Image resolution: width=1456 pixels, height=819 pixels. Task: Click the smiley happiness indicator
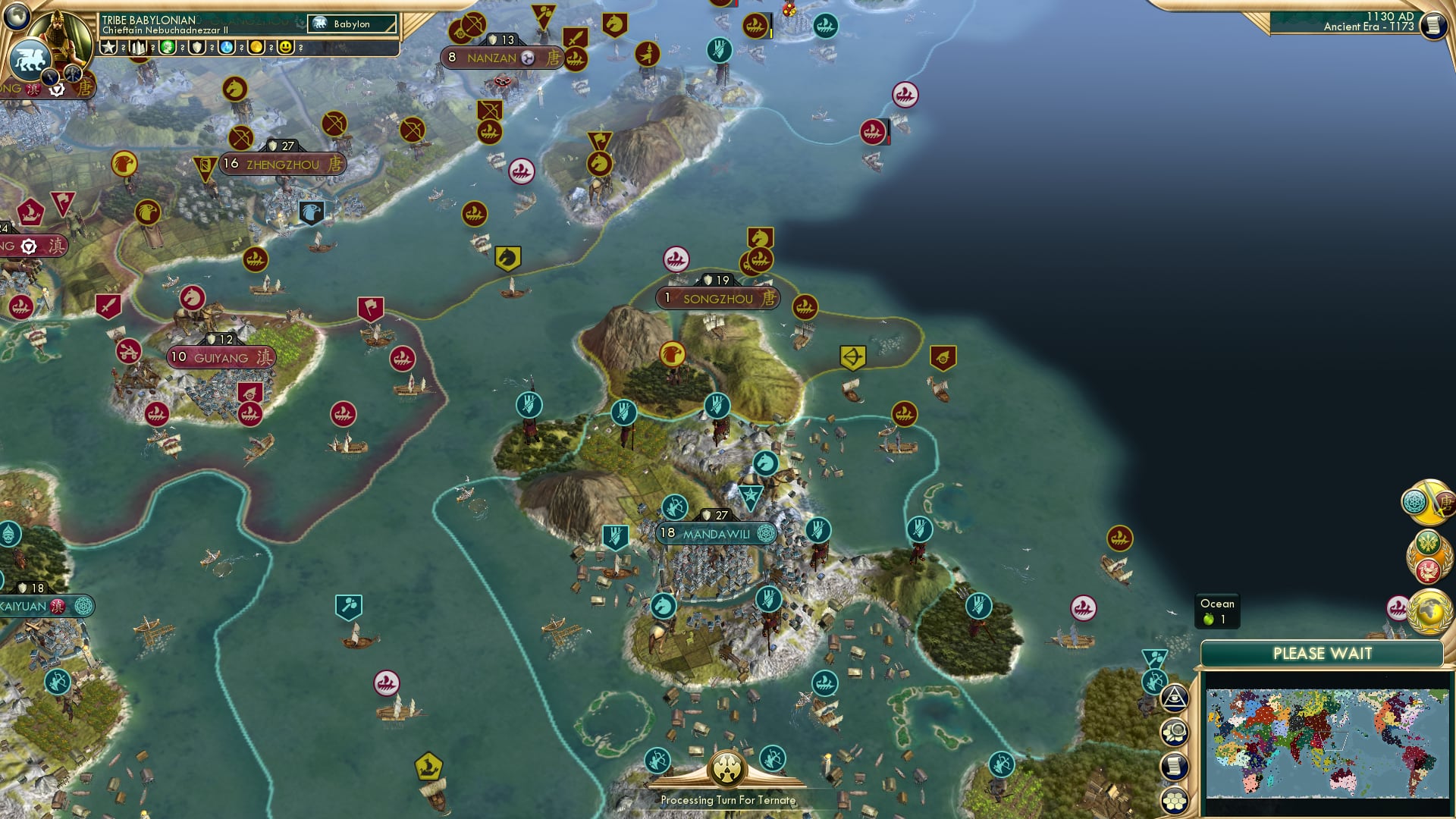[285, 48]
